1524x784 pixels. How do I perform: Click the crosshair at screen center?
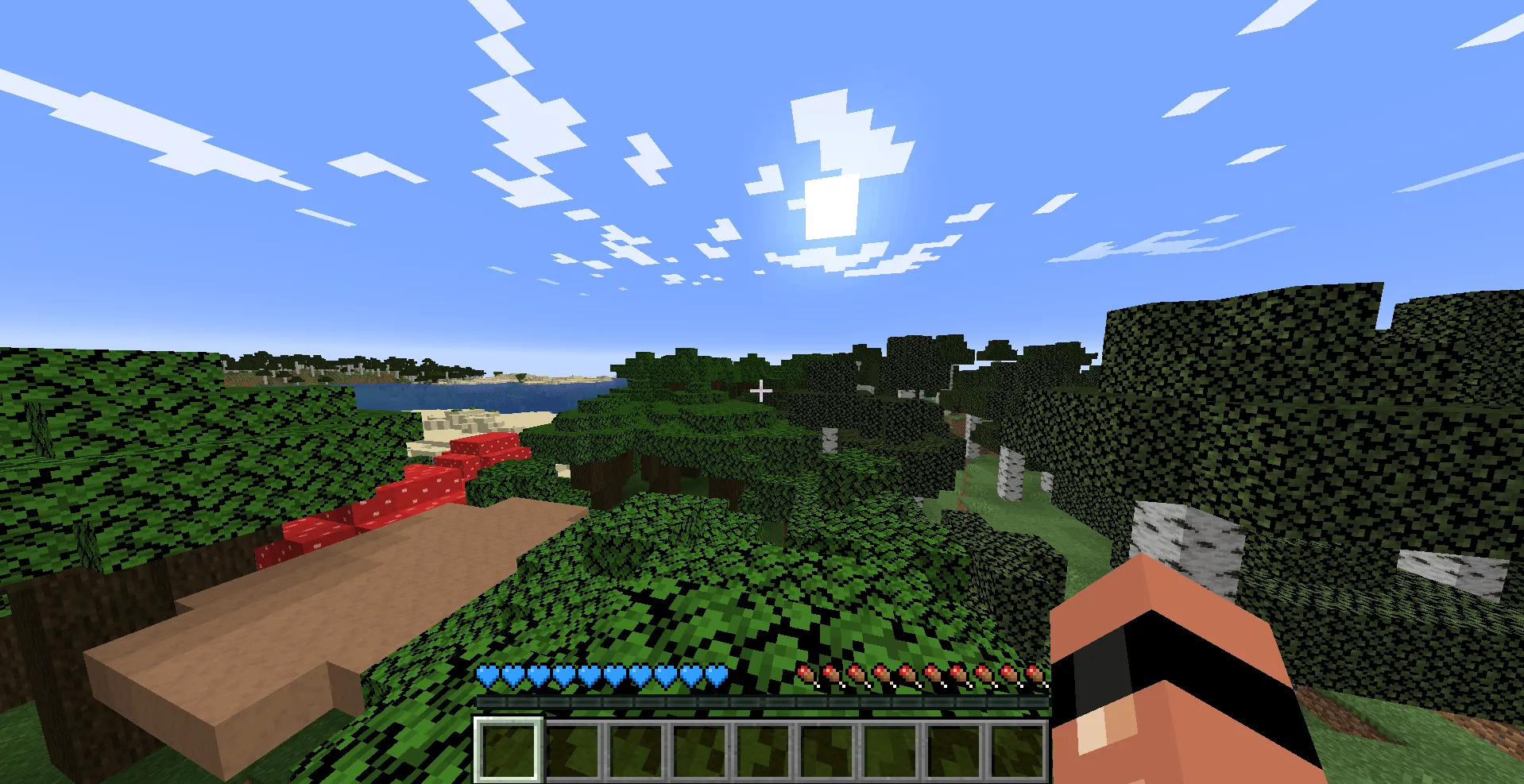pos(760,390)
